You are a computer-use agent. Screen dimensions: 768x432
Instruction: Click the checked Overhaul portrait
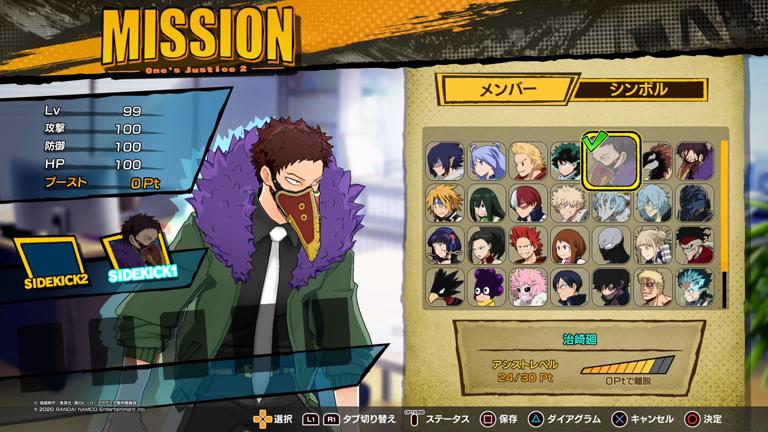(611, 160)
